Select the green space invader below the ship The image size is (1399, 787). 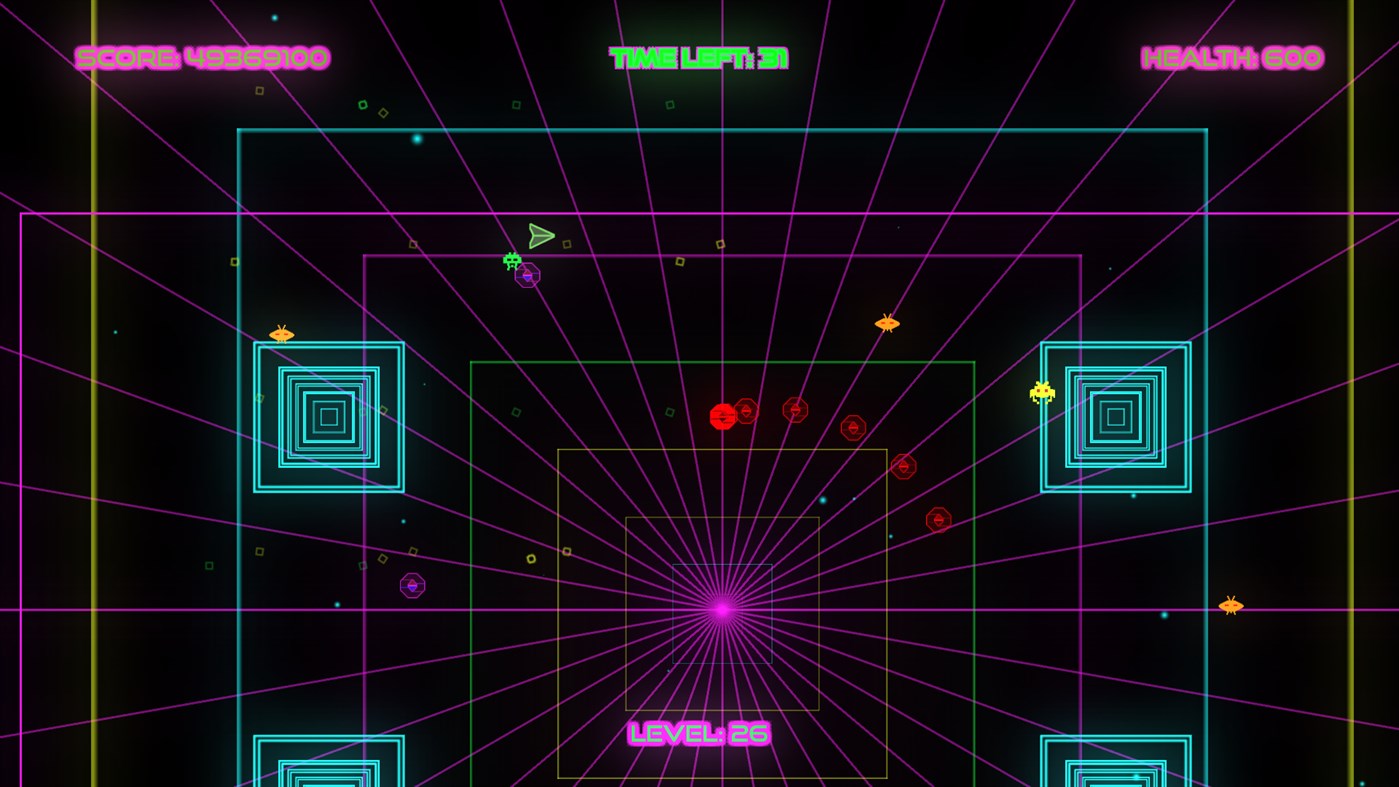[511, 261]
